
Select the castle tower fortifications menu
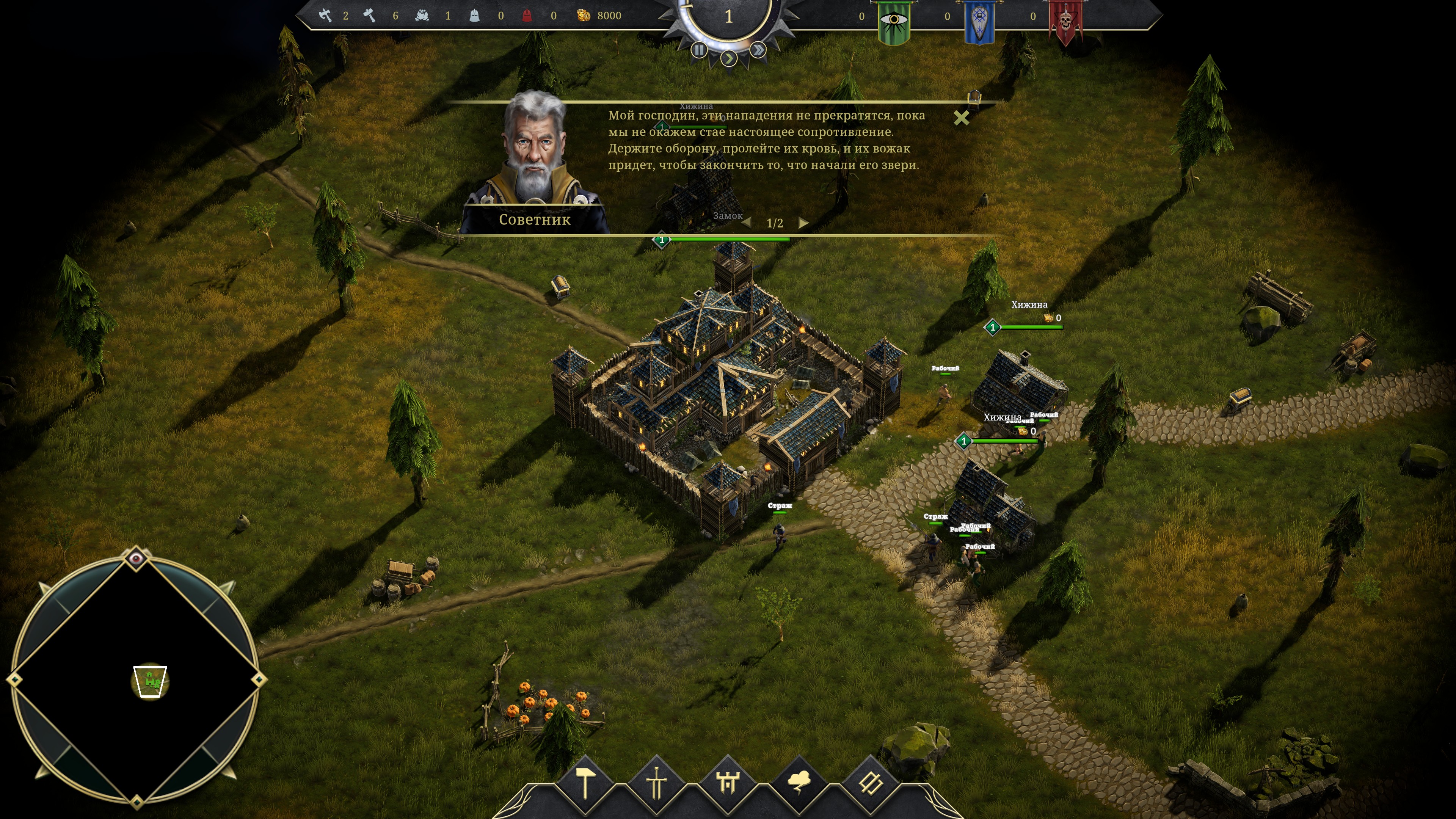pyautogui.click(x=728, y=783)
